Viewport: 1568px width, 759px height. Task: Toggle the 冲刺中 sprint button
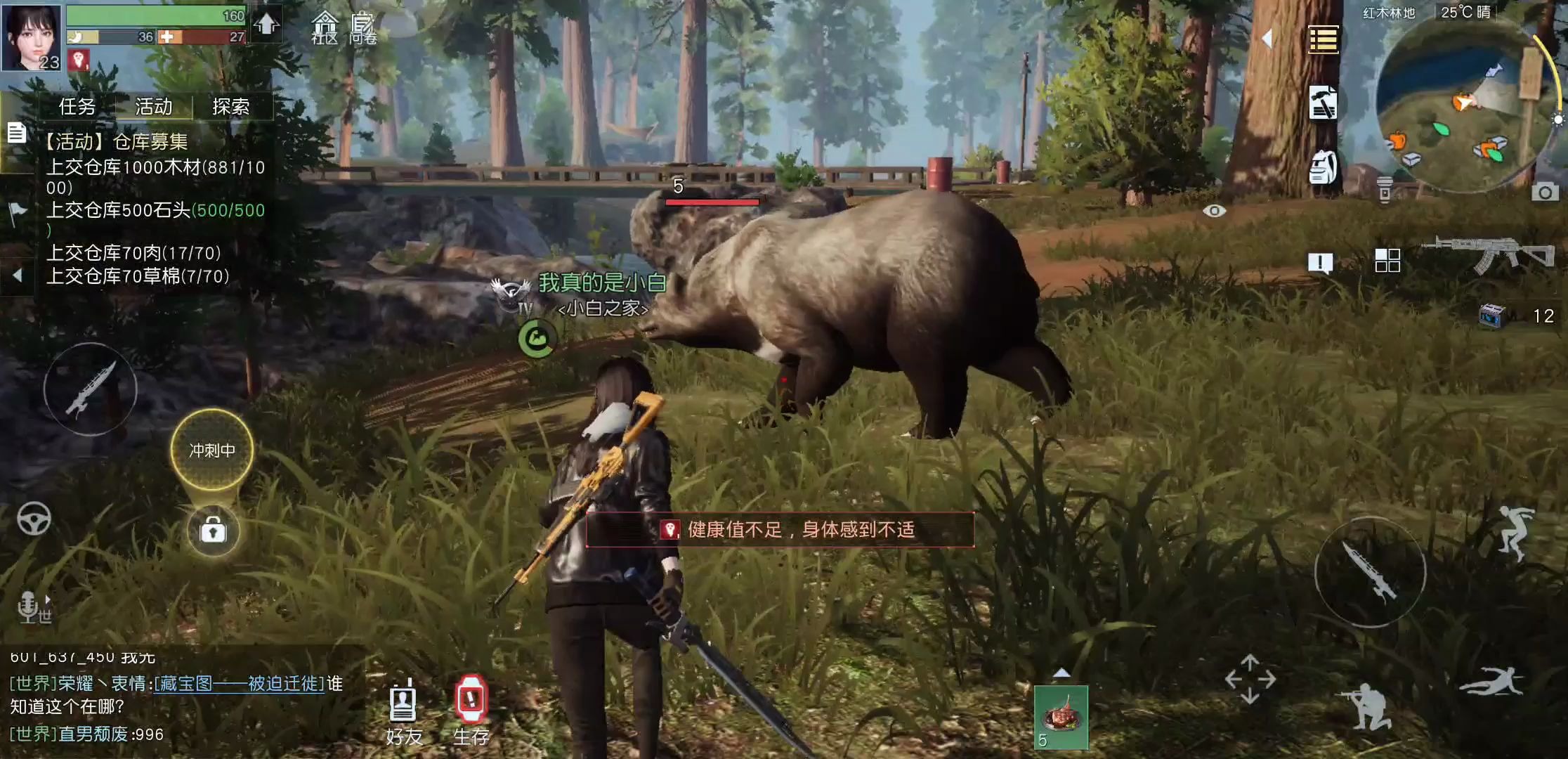coord(212,450)
